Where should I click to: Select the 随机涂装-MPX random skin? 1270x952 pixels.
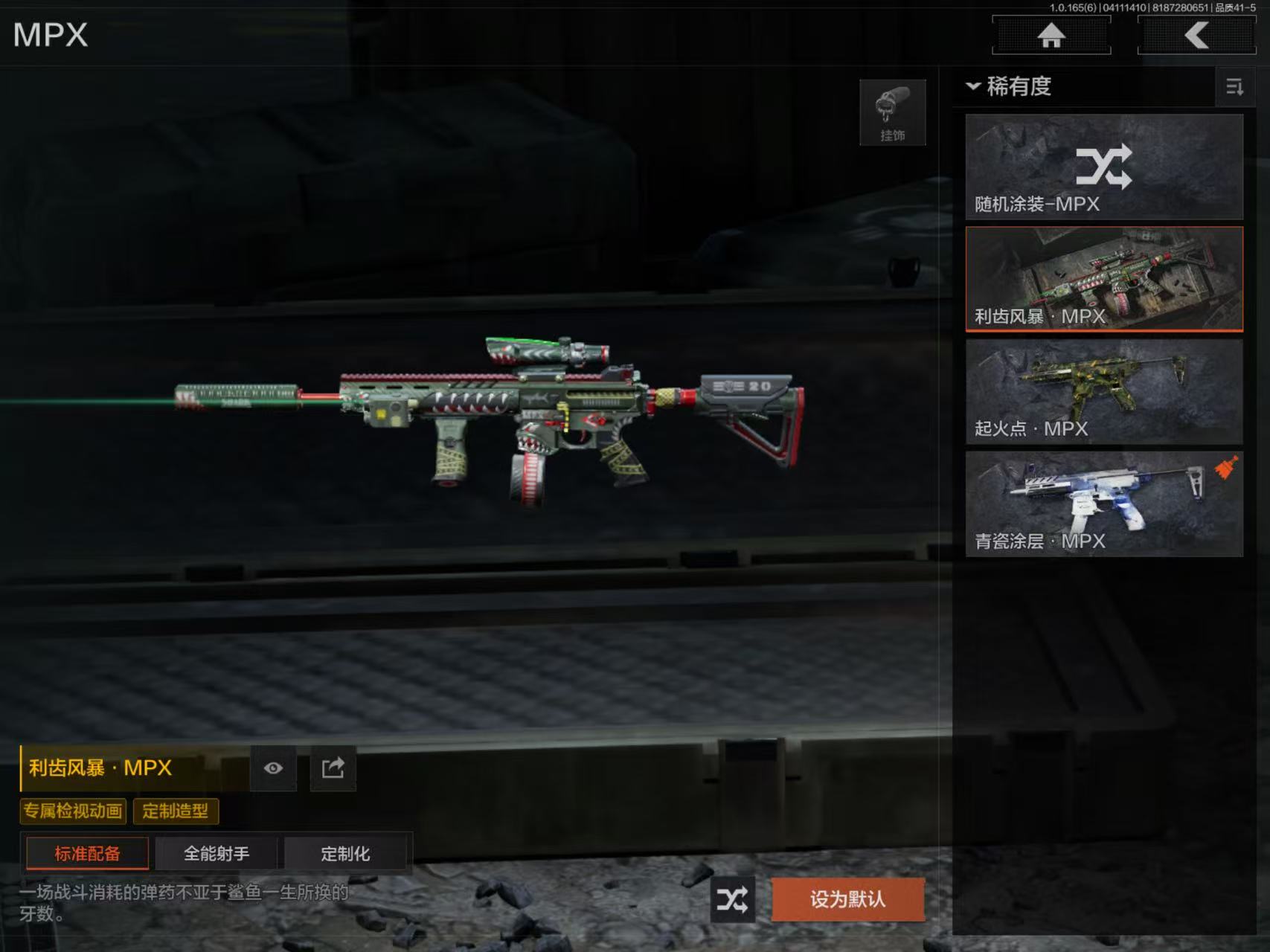1104,167
